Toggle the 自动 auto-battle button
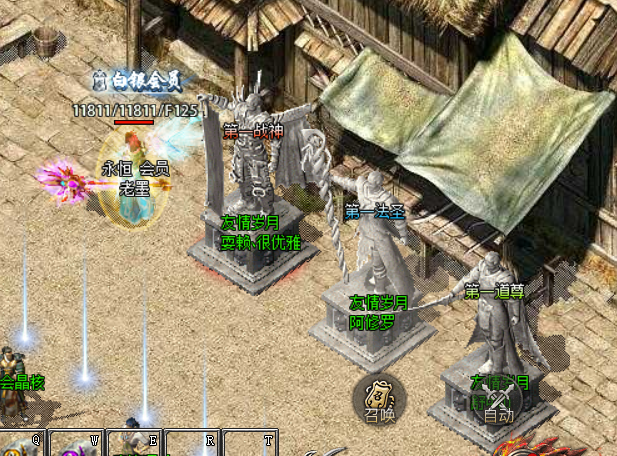617x456 pixels. coord(498,402)
